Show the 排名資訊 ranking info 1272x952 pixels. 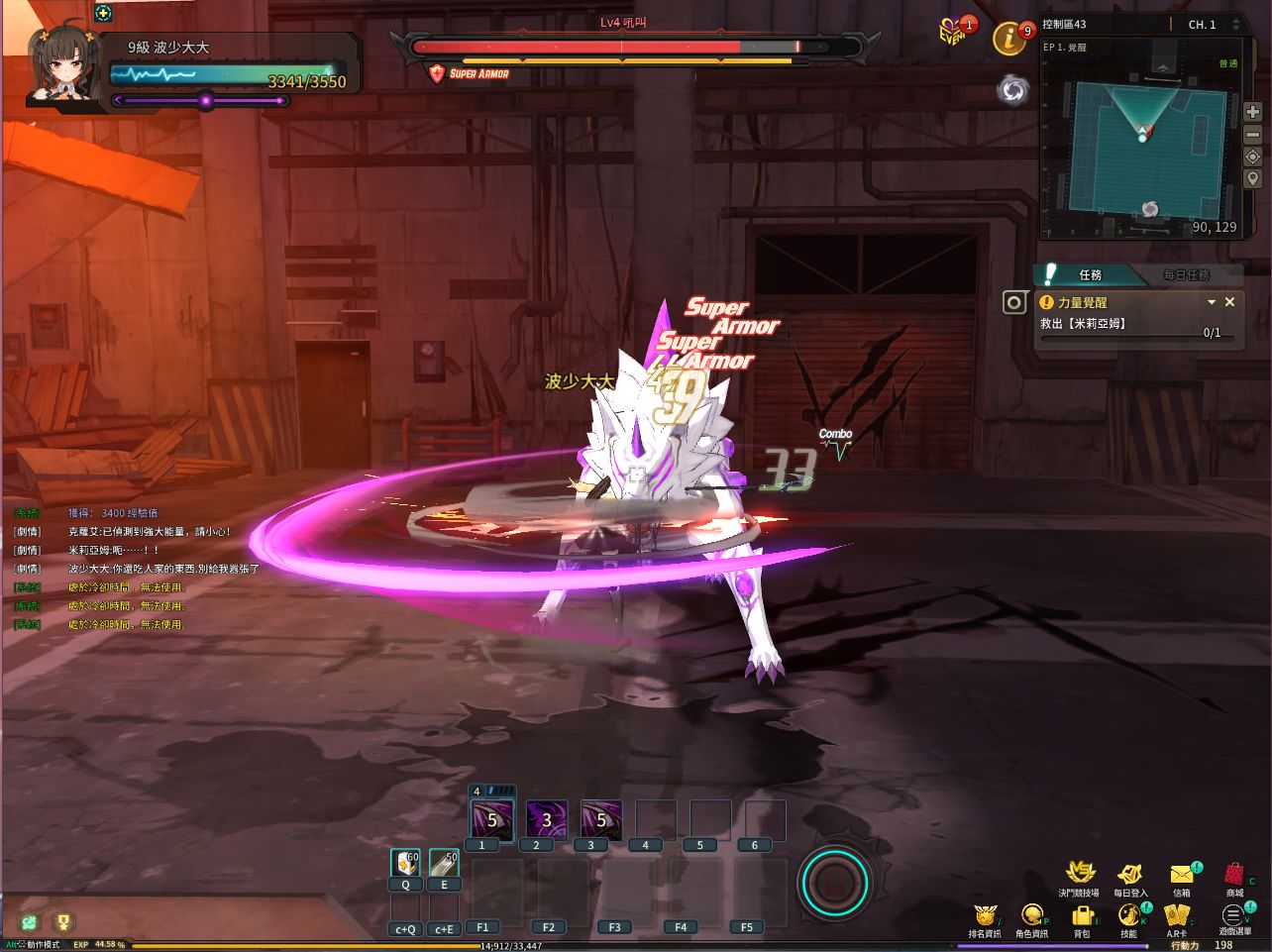[984, 916]
